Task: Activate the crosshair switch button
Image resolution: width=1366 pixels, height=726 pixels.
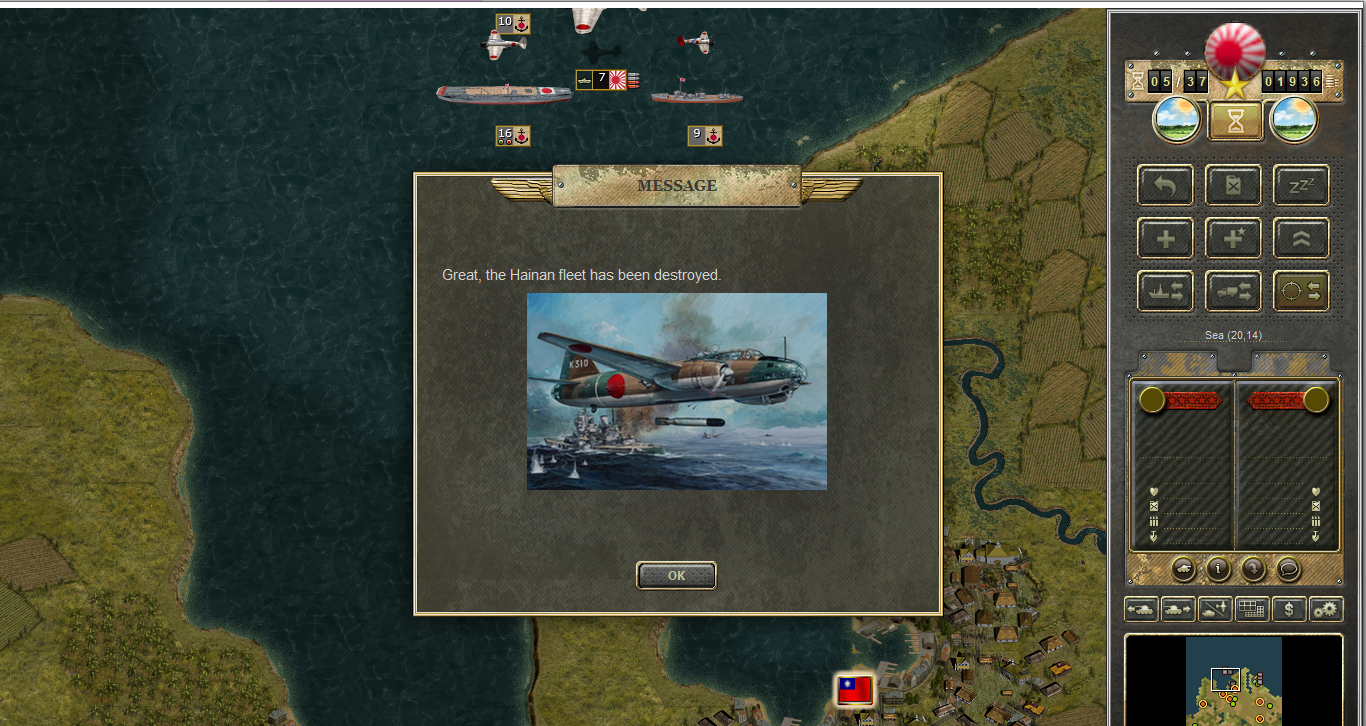Action: (1301, 291)
